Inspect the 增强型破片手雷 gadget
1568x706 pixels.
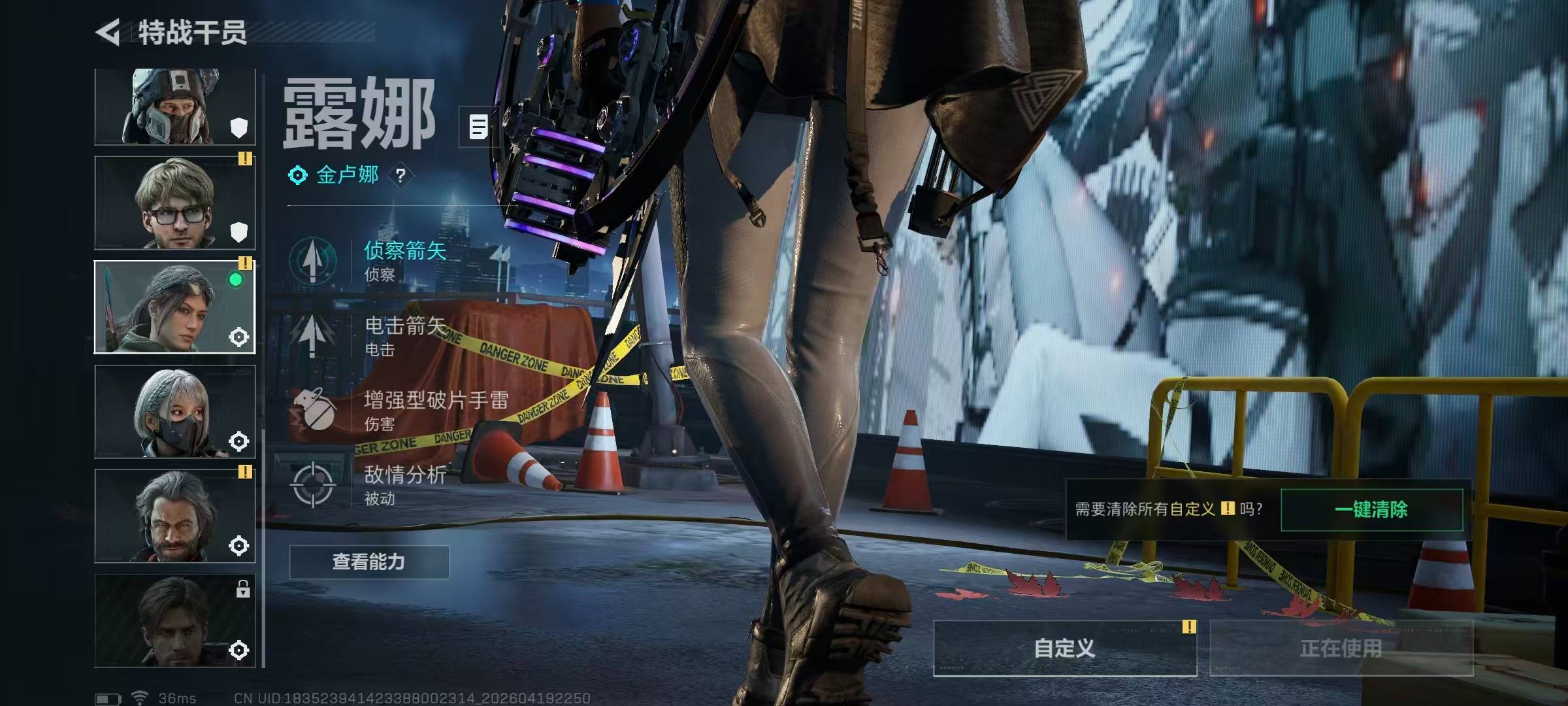(x=399, y=411)
